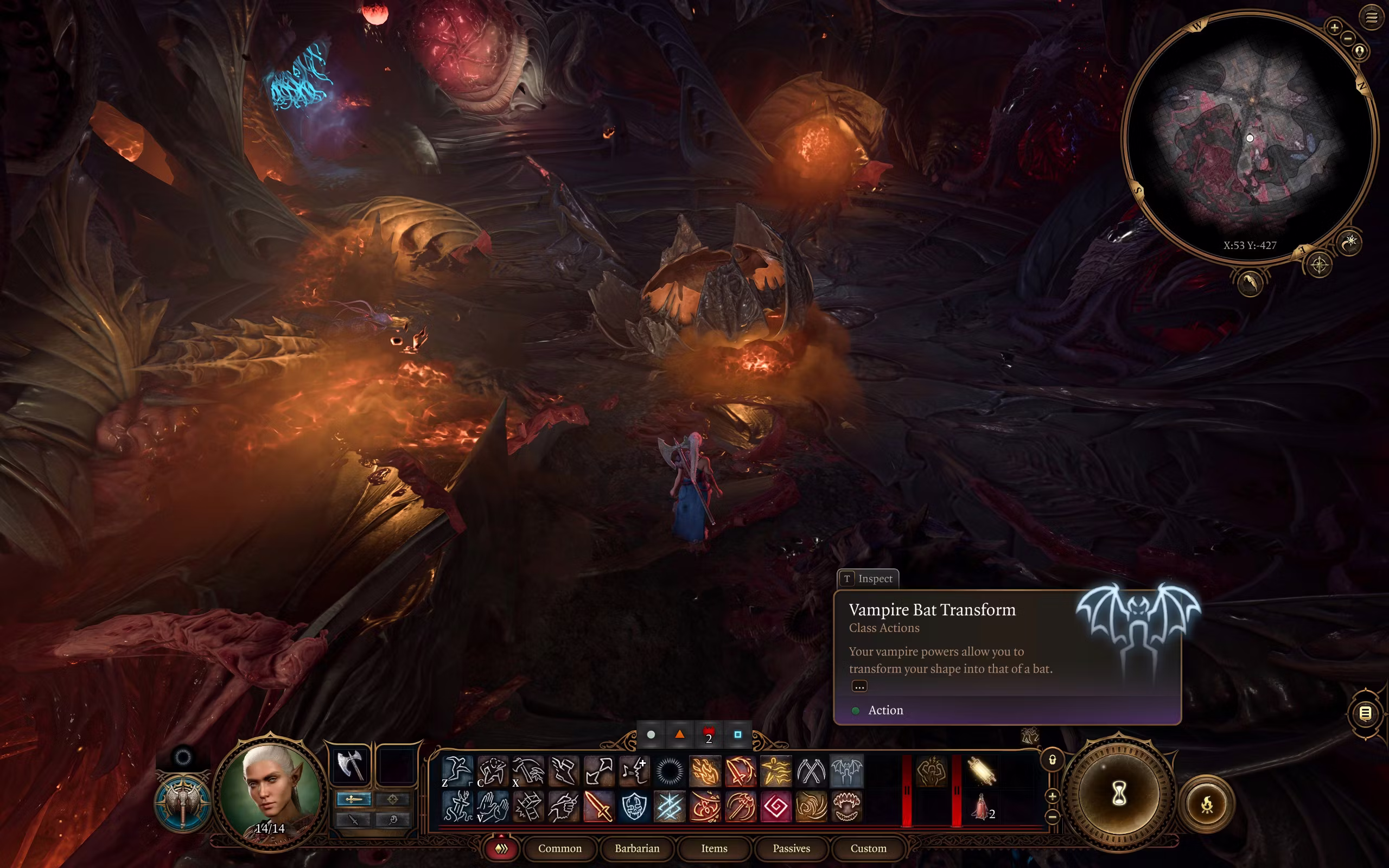The width and height of the screenshot is (1389, 868).
Task: Activate the Vampire Bat Transform ability
Action: [x=846, y=770]
